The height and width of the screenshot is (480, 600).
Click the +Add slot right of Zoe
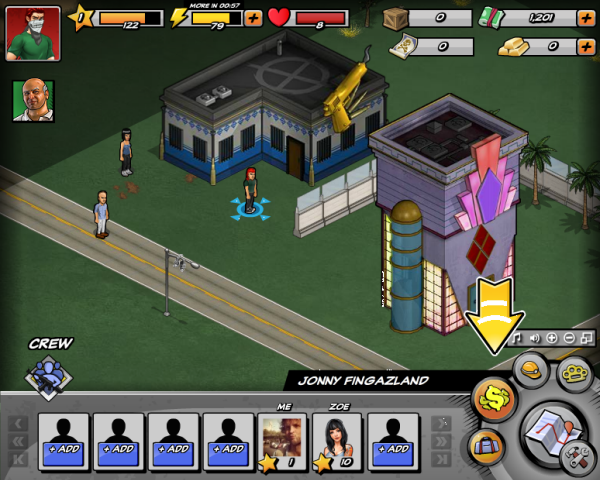tap(393, 440)
